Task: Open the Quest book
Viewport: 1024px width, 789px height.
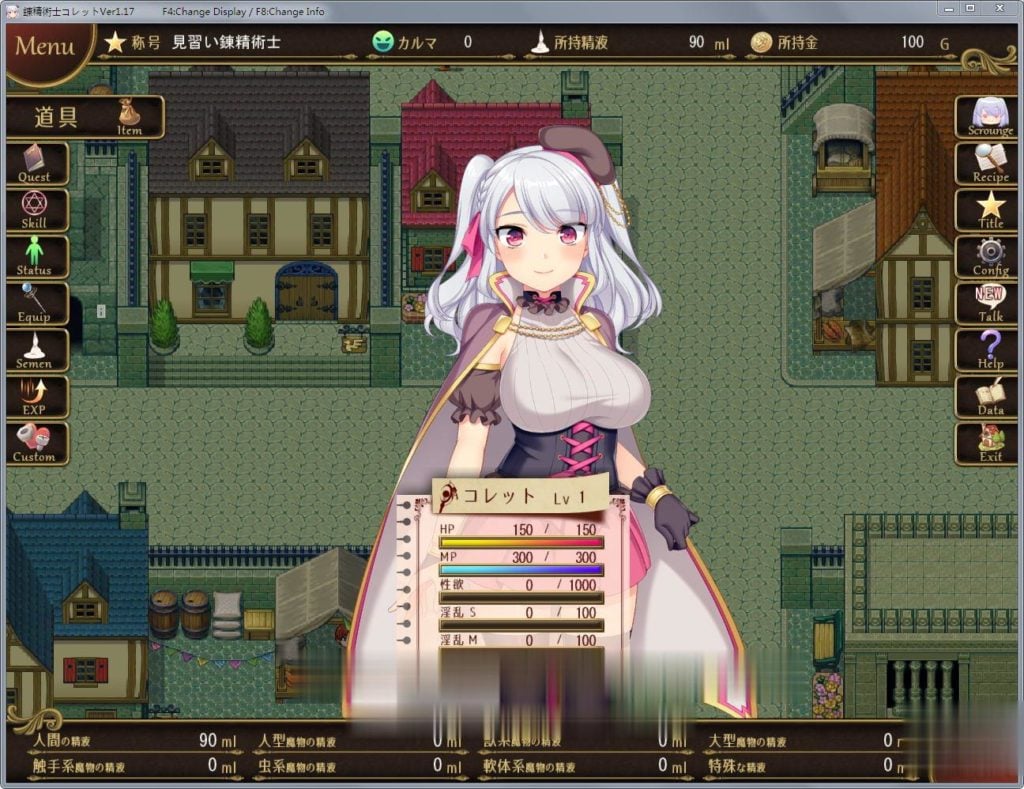Action: [35, 163]
